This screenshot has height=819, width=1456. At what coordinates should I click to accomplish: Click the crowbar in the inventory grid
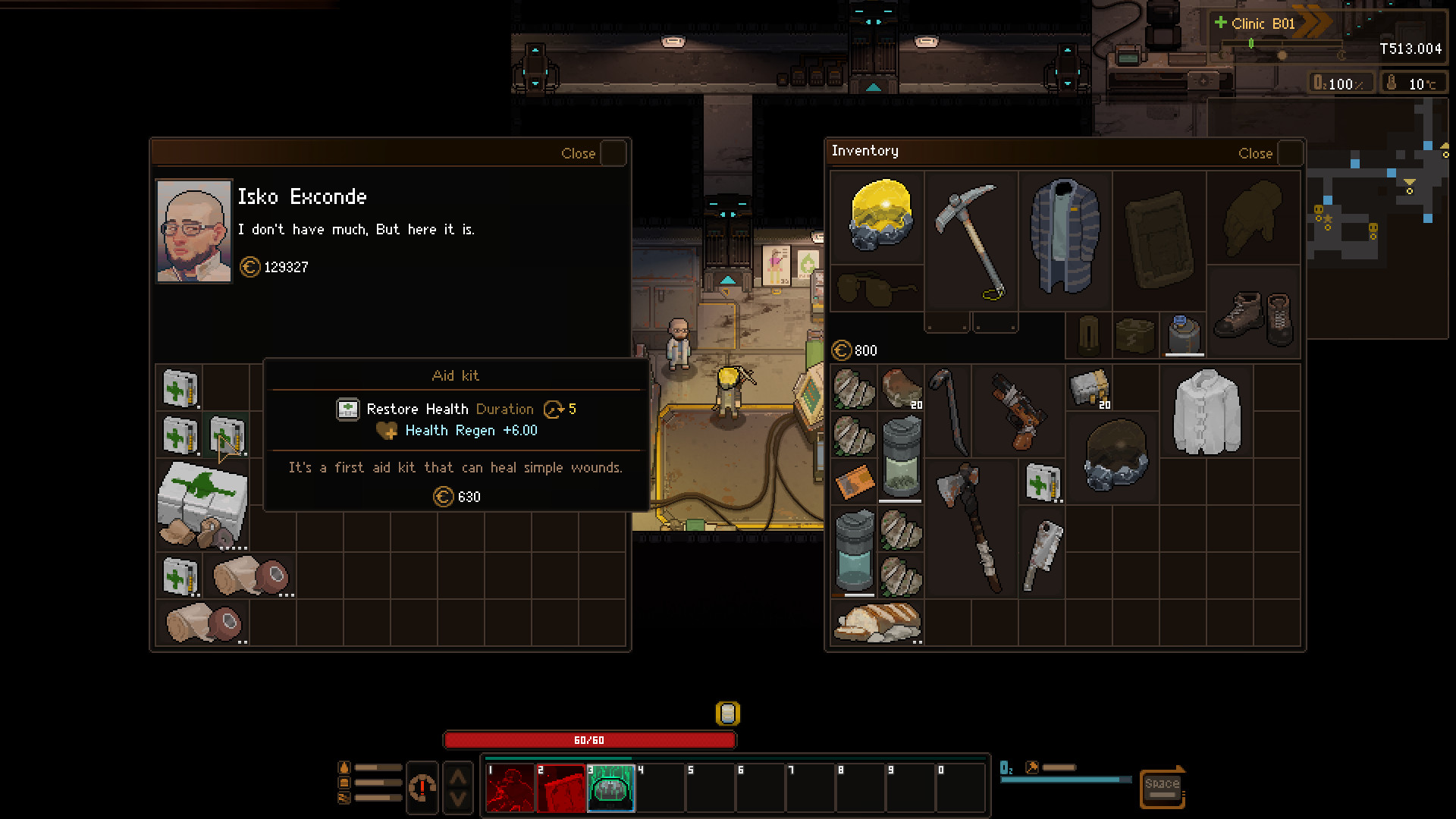948,409
